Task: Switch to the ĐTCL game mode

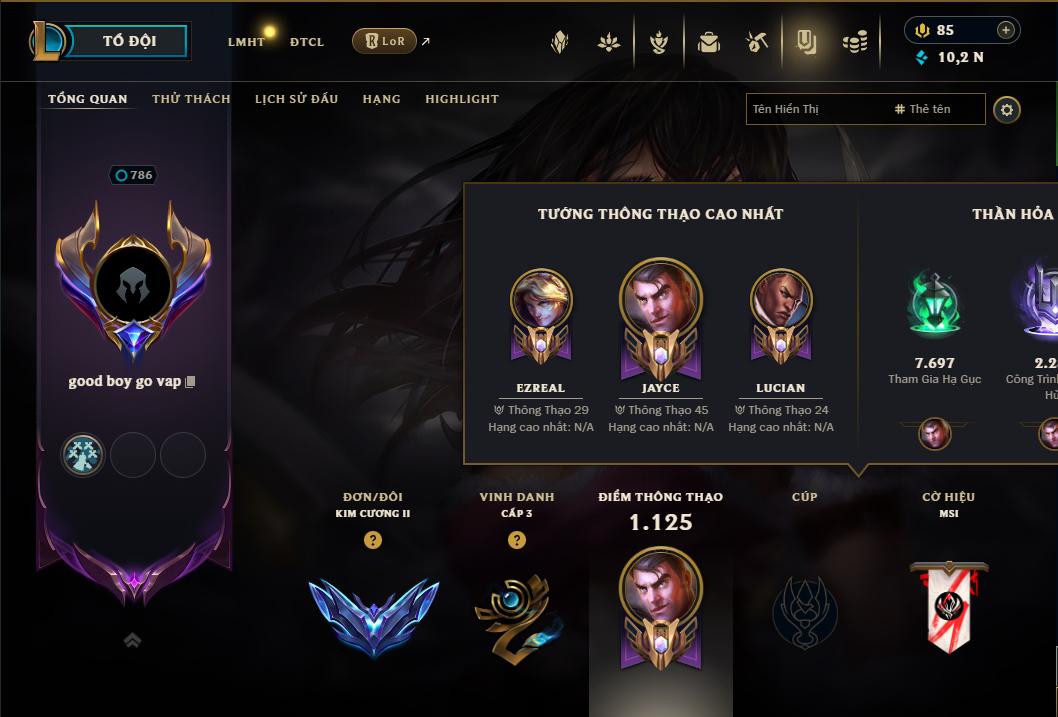Action: coord(307,42)
